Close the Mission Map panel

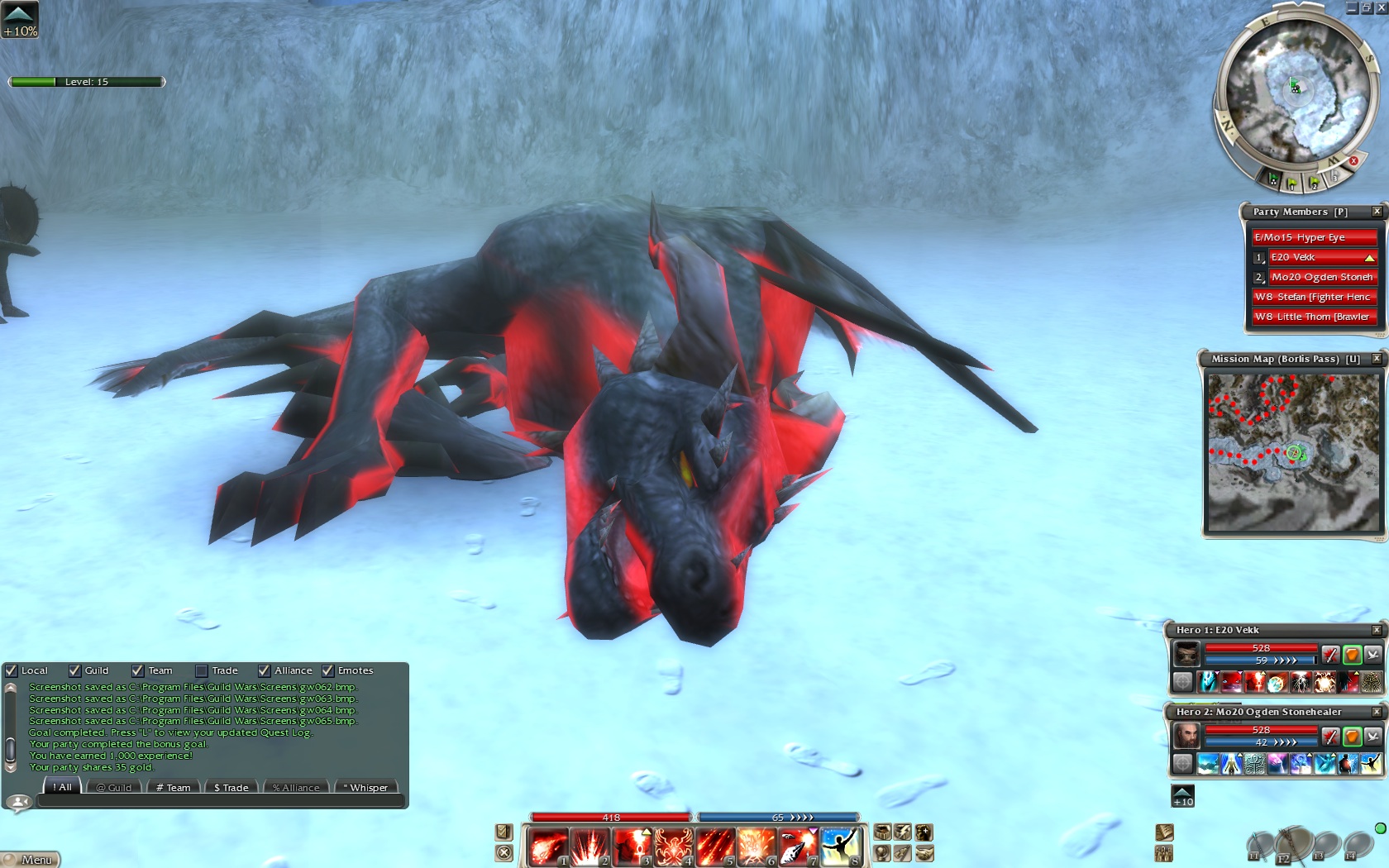[x=1377, y=359]
